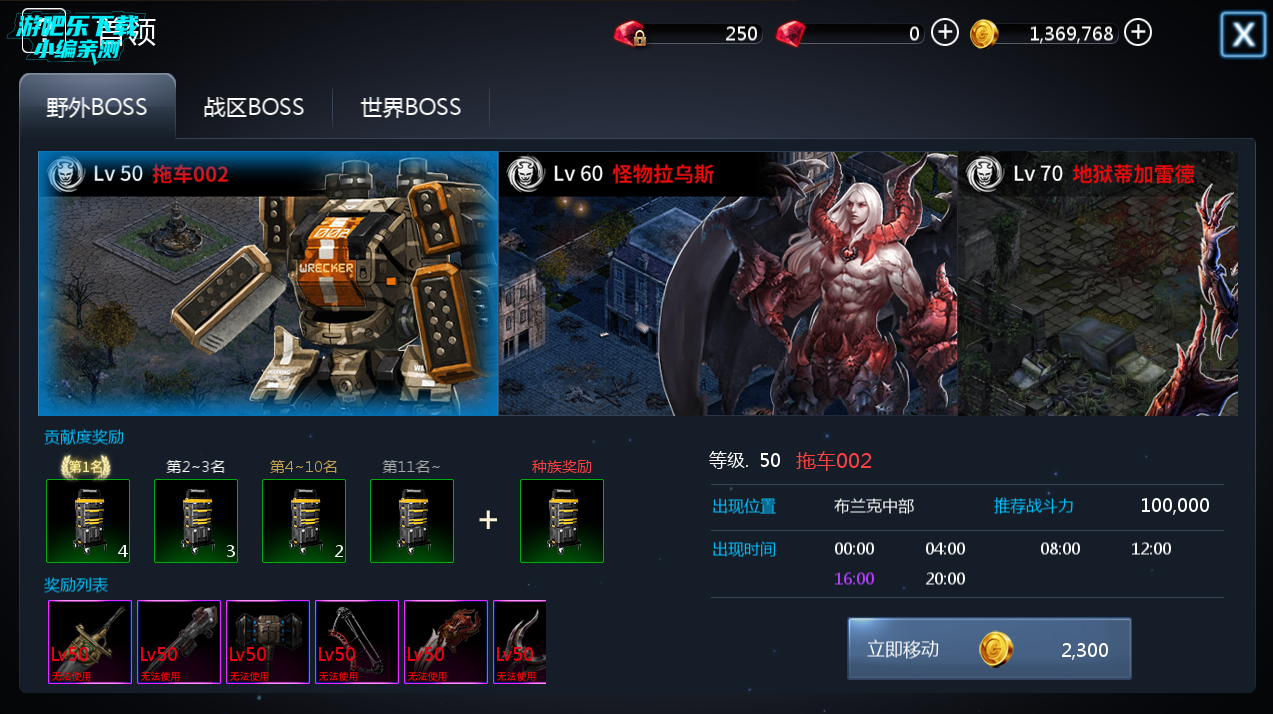1273x714 pixels.
Task: Switch to the 野外BOSS tab
Action: tap(97, 107)
